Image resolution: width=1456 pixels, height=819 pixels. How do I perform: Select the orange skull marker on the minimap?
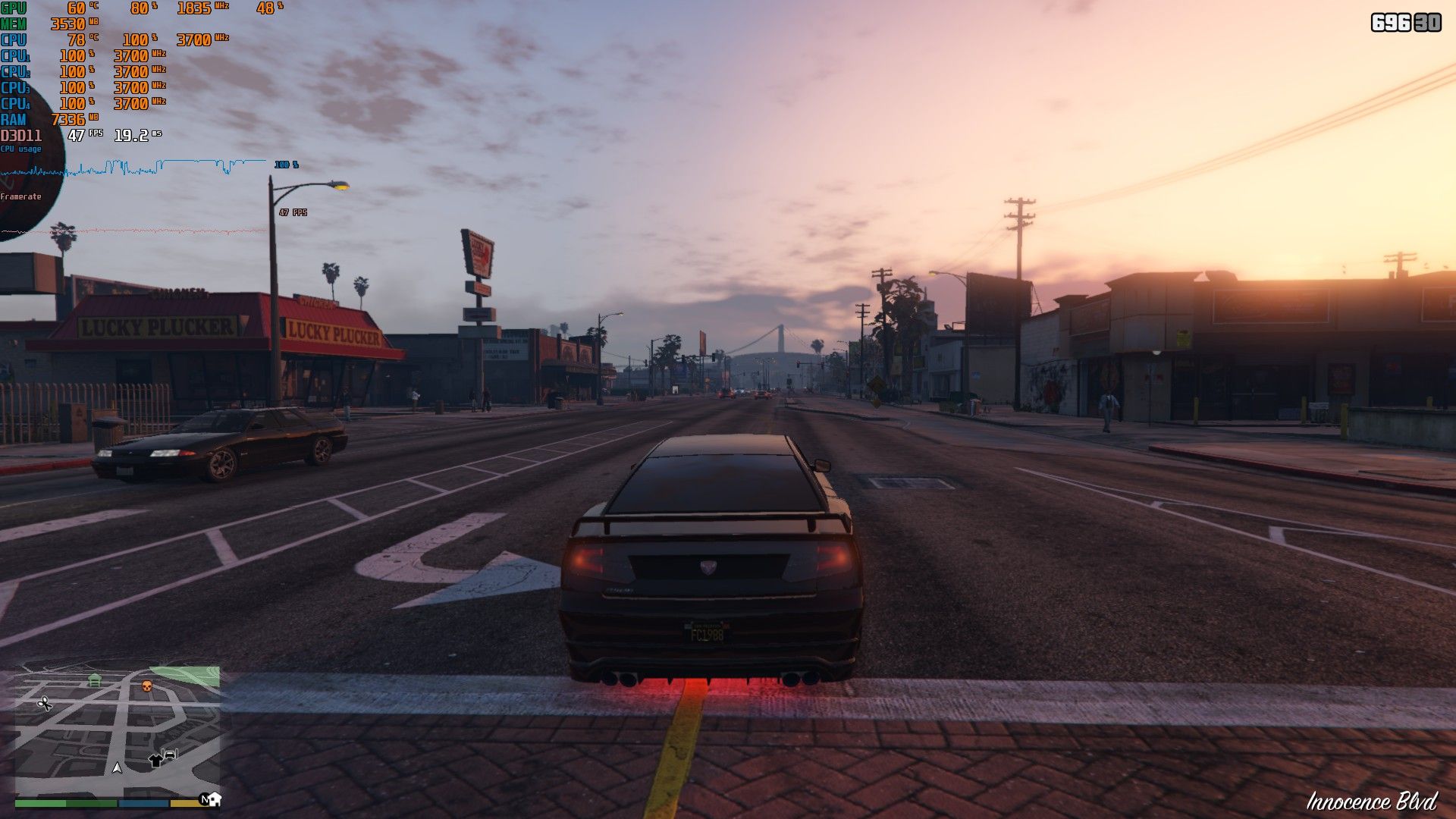point(147,686)
